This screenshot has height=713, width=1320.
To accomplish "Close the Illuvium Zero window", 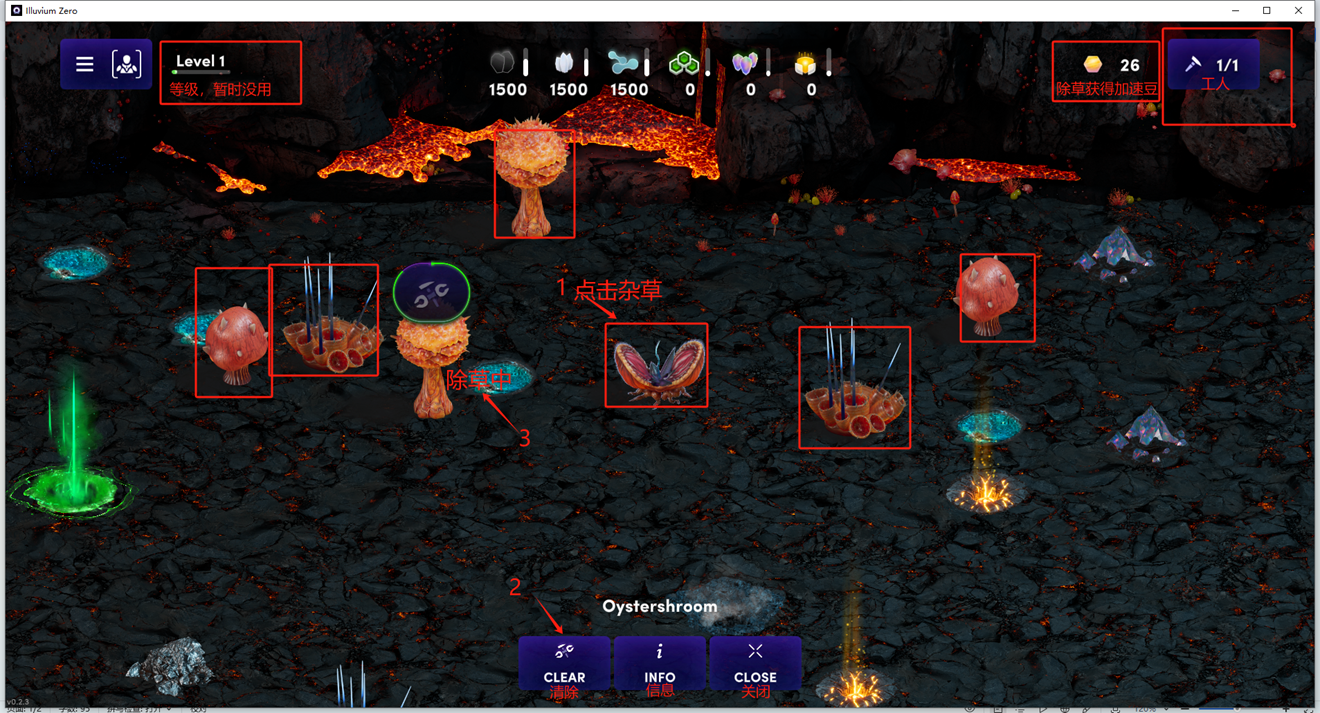I will pos(1298,11).
